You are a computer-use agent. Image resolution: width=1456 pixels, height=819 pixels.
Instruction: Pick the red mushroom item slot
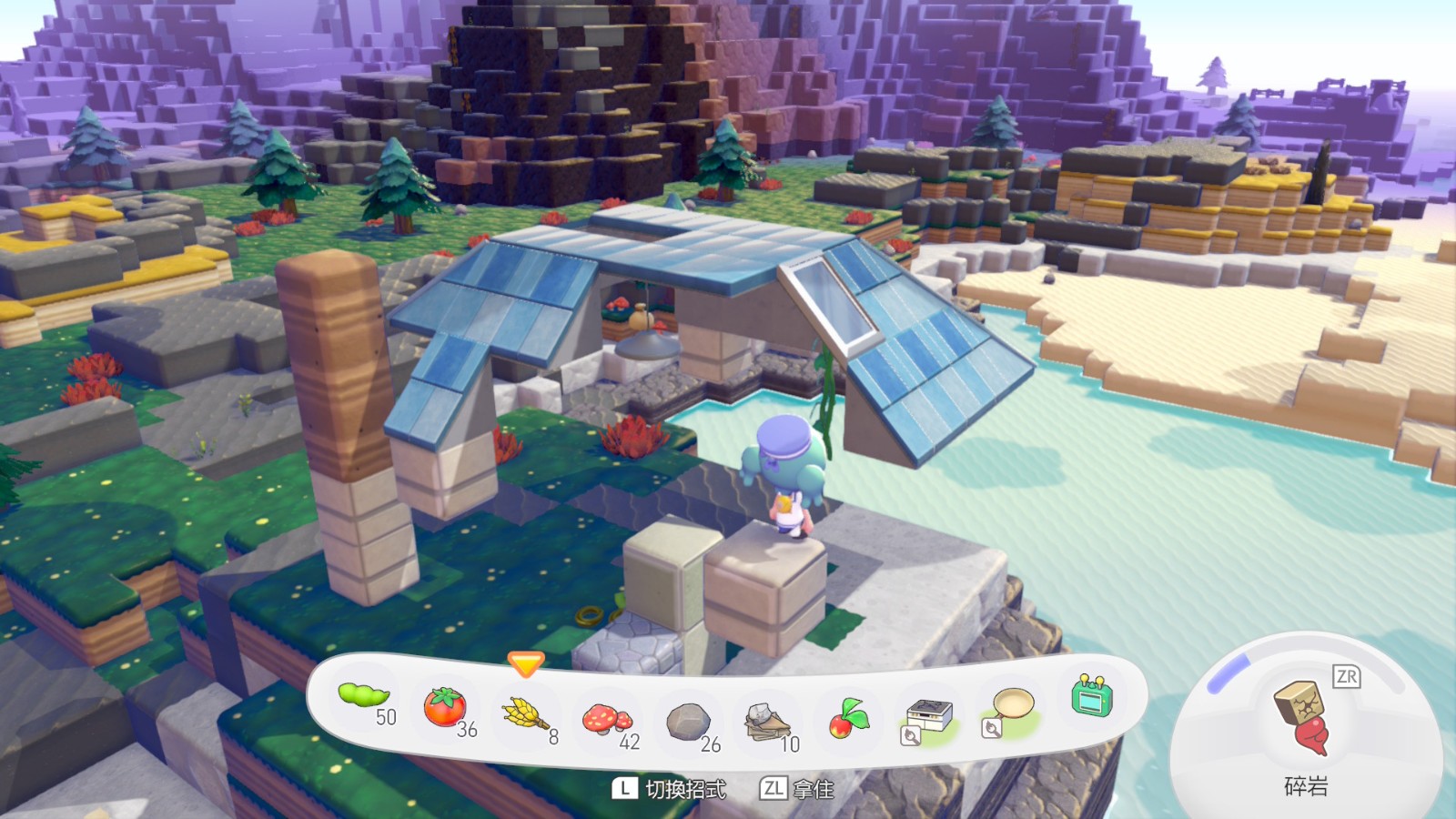click(x=606, y=720)
